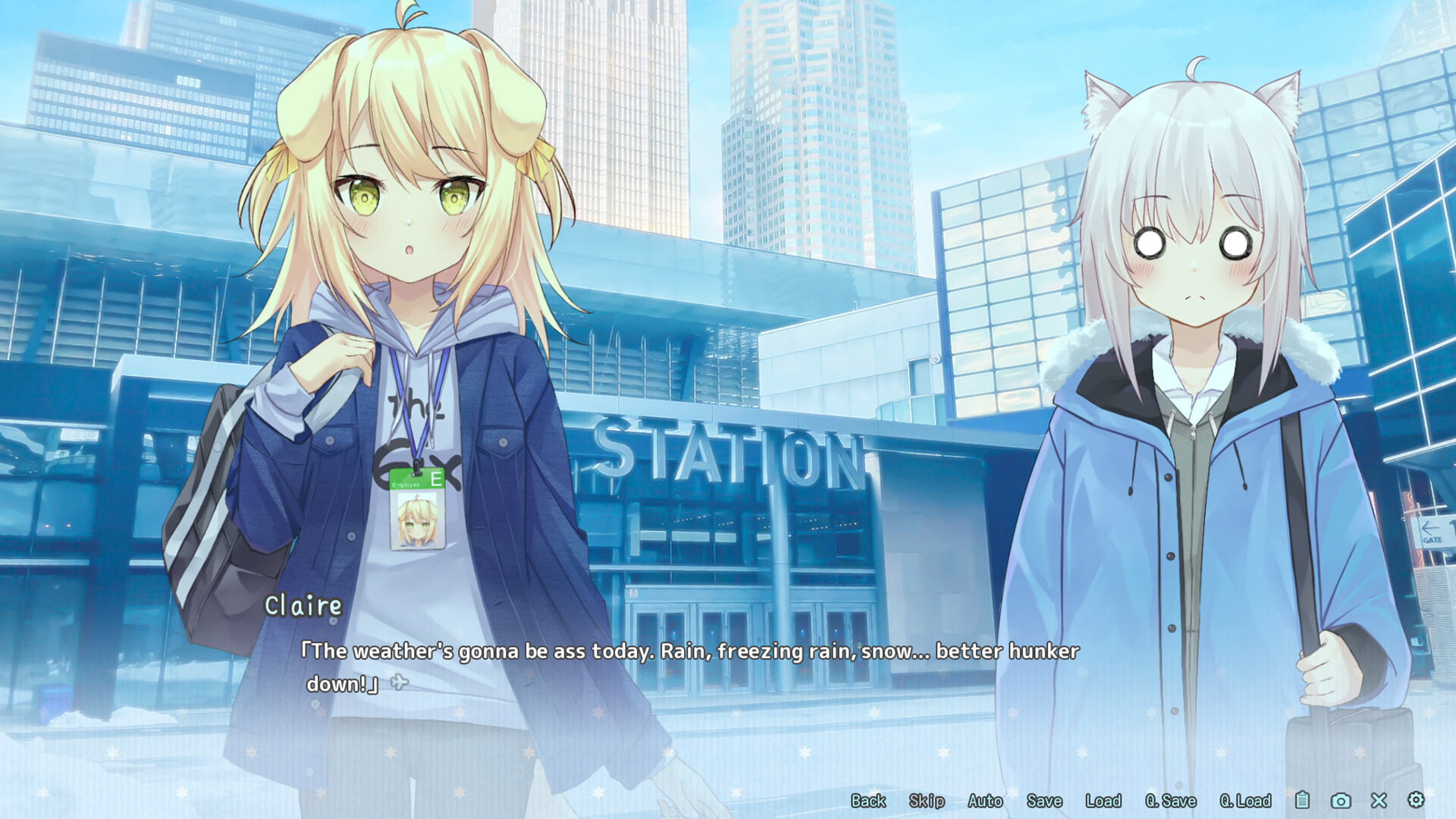Activate Skip to fast-forward dialogue
The image size is (1456, 819).
pyautogui.click(x=927, y=801)
